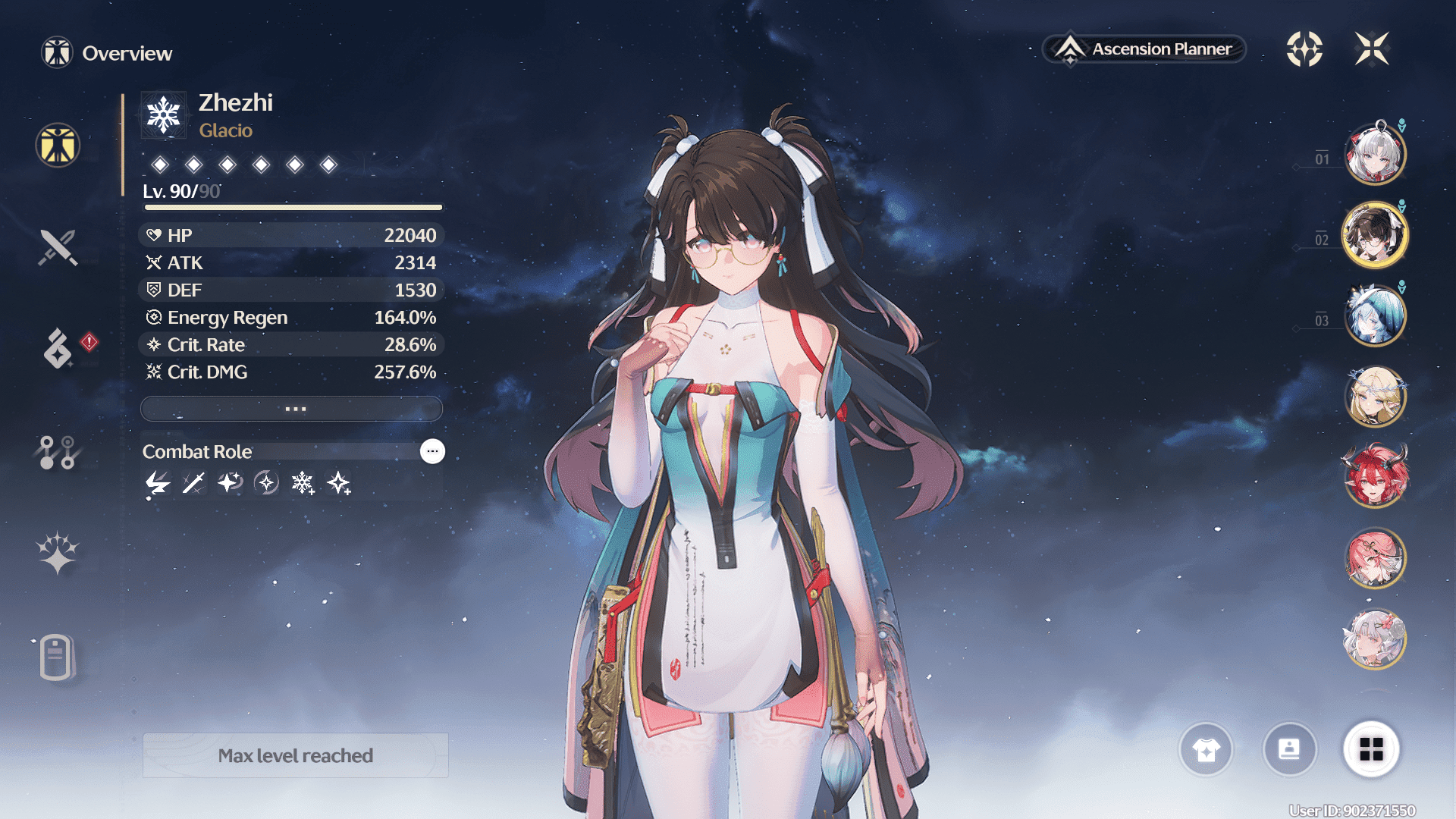Viewport: 1456px width, 819px height.
Task: Choose the red-haired horned character portrait
Action: tap(1375, 477)
